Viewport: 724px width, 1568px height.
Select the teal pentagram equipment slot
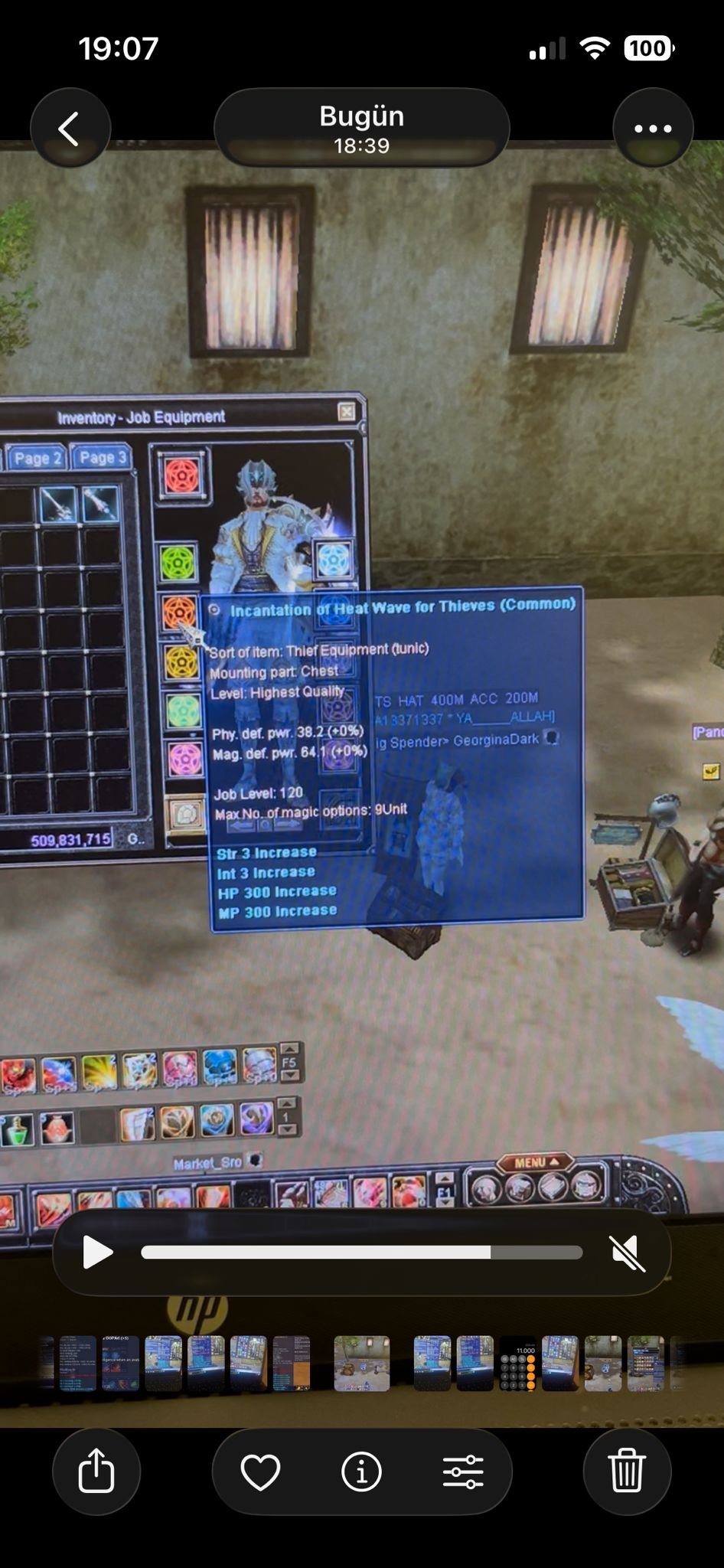tap(182, 712)
